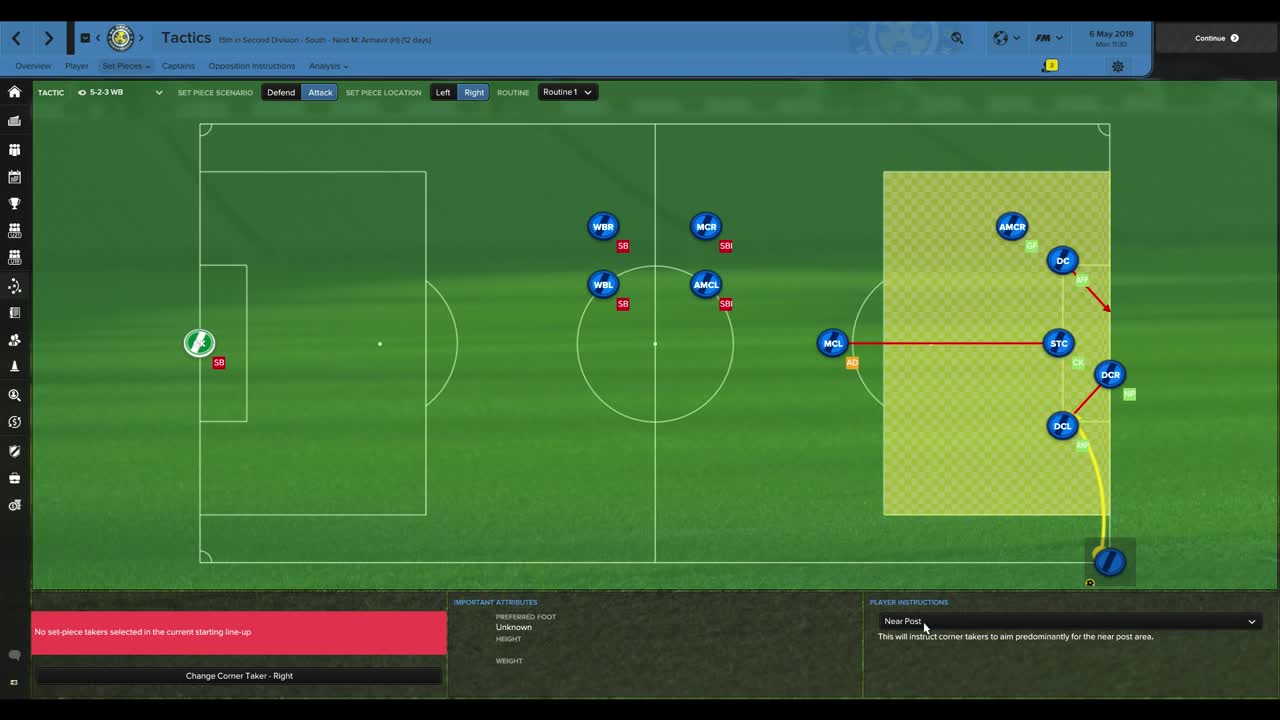Open the Player tab

[77, 66]
